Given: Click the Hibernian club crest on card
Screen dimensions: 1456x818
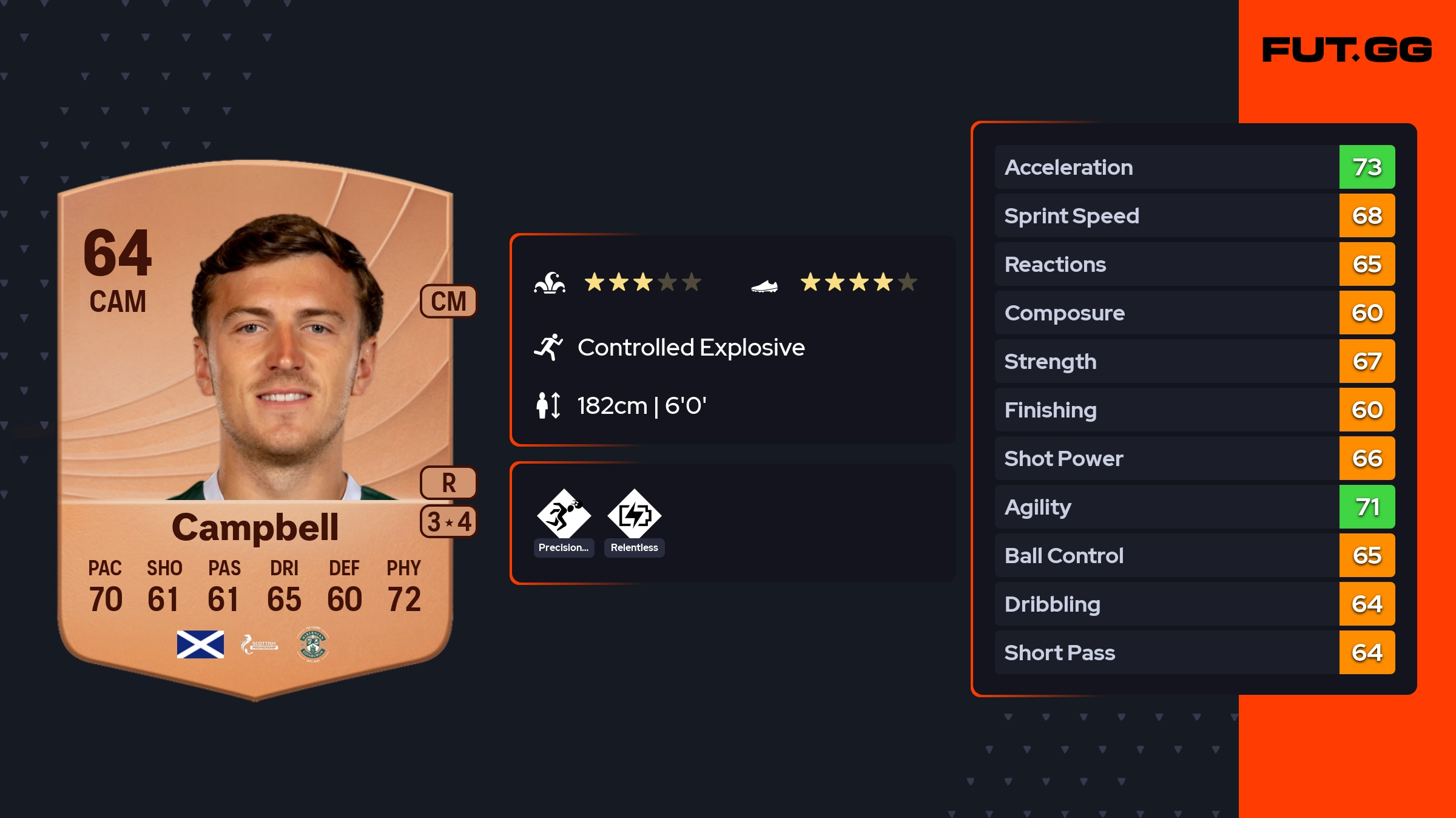Looking at the screenshot, I should 312,644.
